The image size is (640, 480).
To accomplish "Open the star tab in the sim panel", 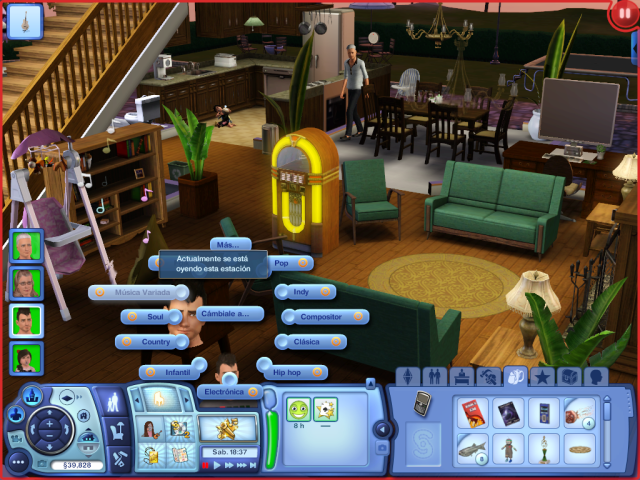I will [543, 377].
